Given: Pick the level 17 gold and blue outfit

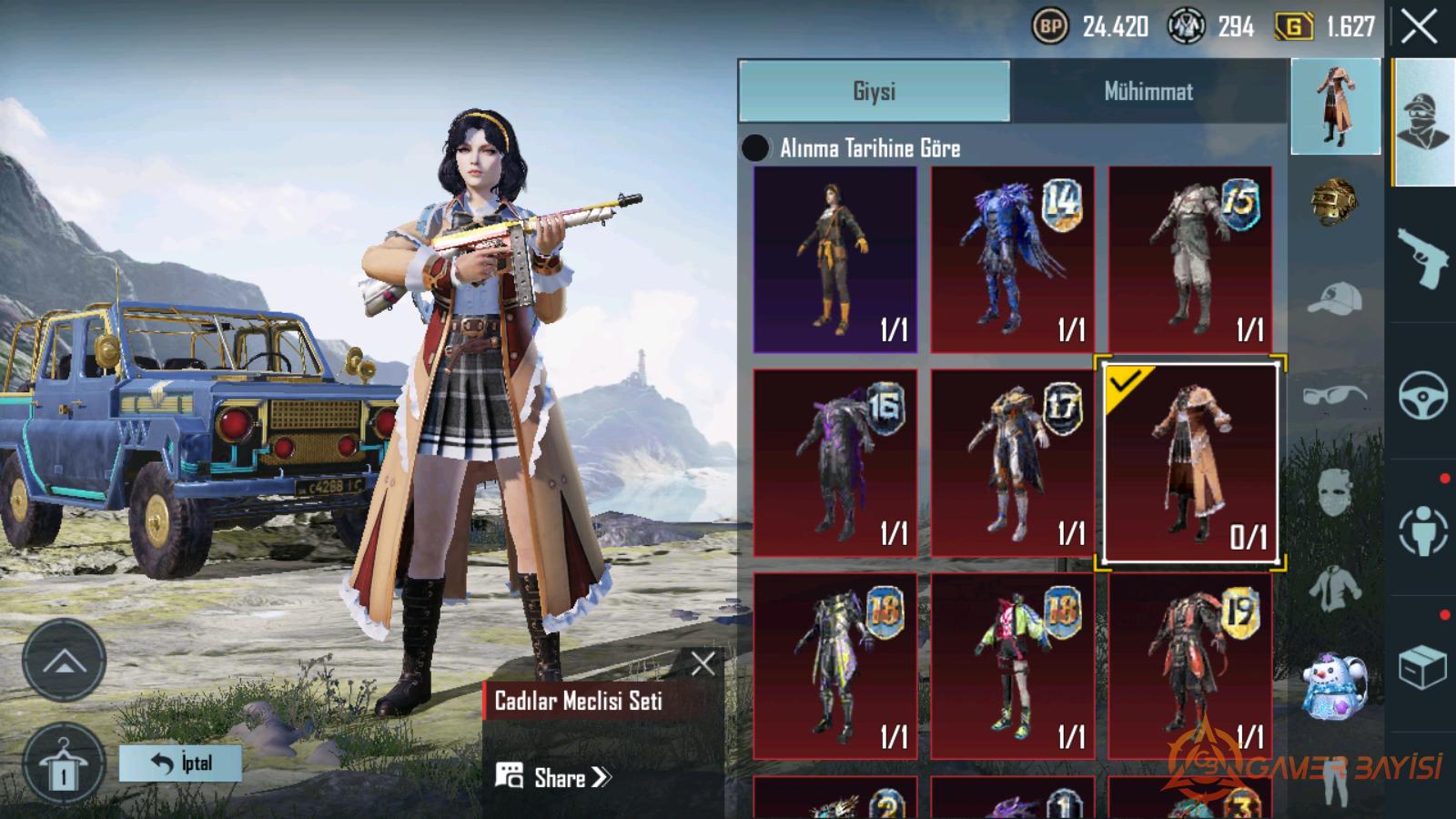Looking at the screenshot, I should point(1012,463).
